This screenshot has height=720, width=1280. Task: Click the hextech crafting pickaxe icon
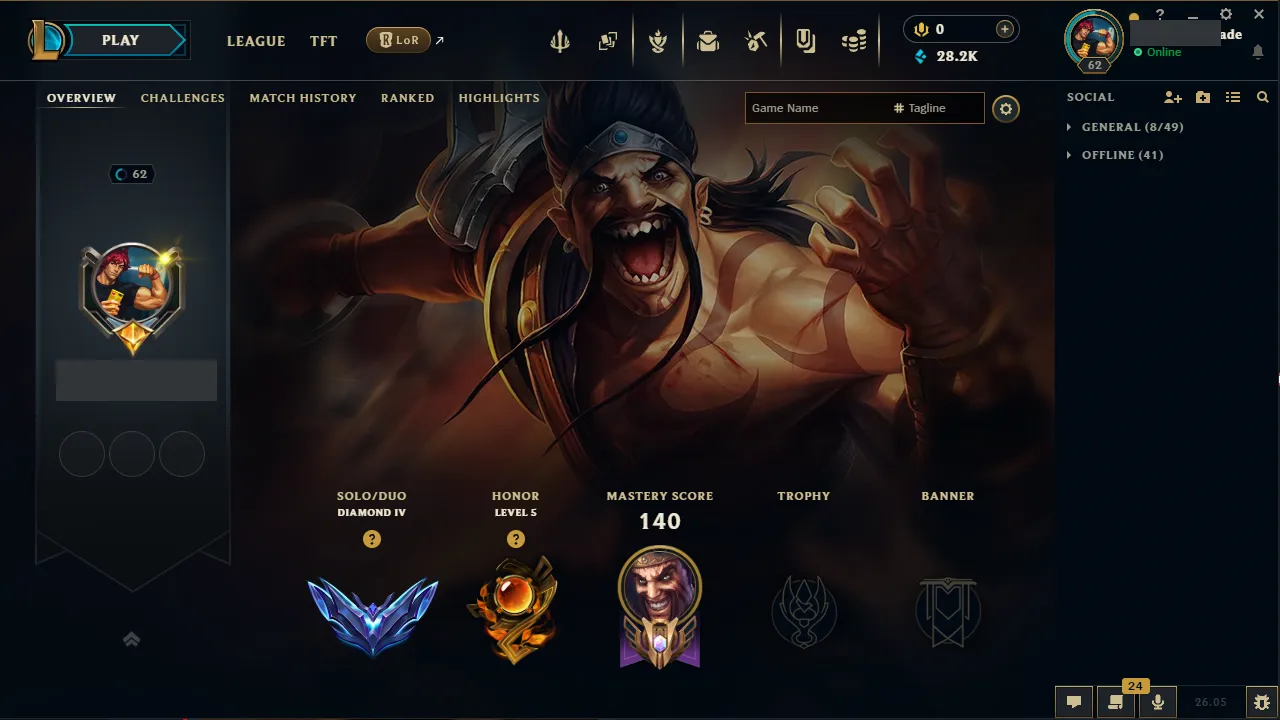(756, 40)
